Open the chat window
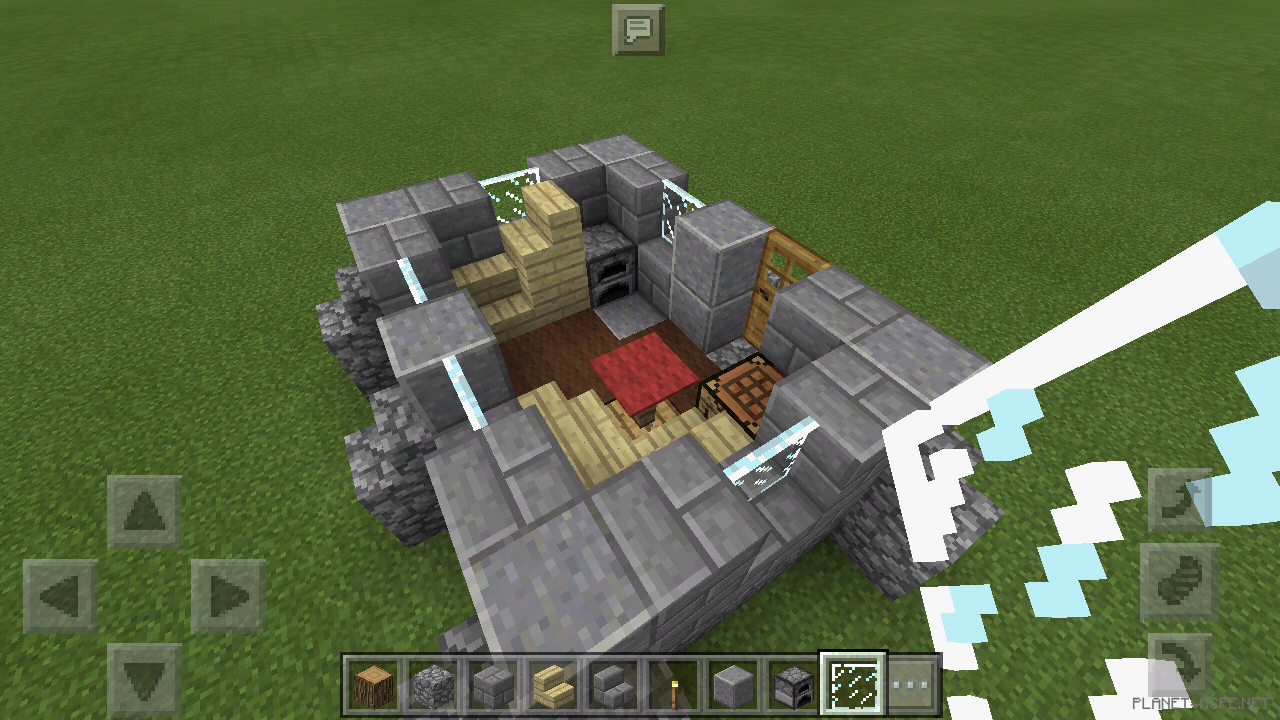The height and width of the screenshot is (720, 1280). [637, 29]
